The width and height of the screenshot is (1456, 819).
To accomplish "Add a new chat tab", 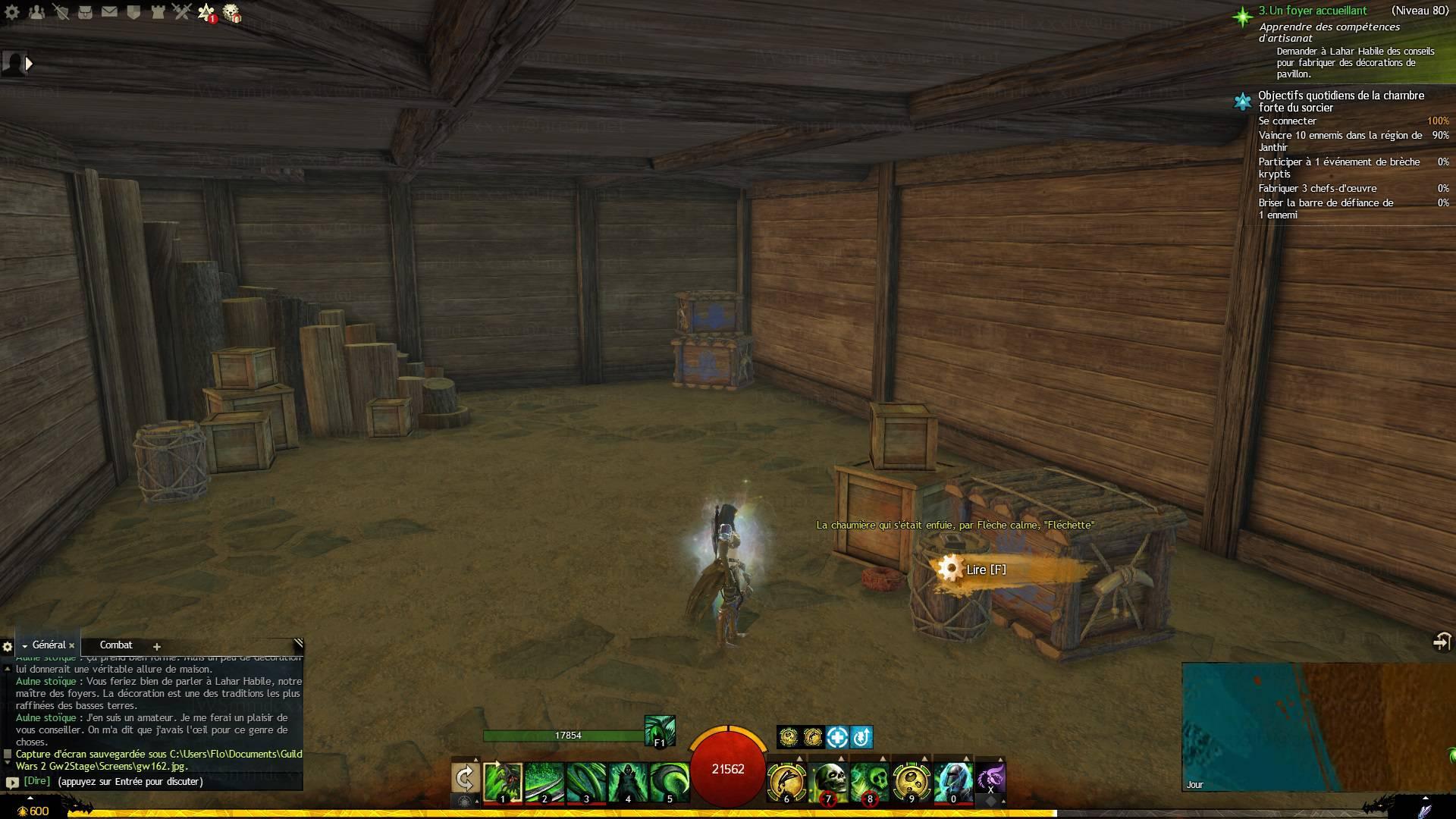I will coord(157,647).
